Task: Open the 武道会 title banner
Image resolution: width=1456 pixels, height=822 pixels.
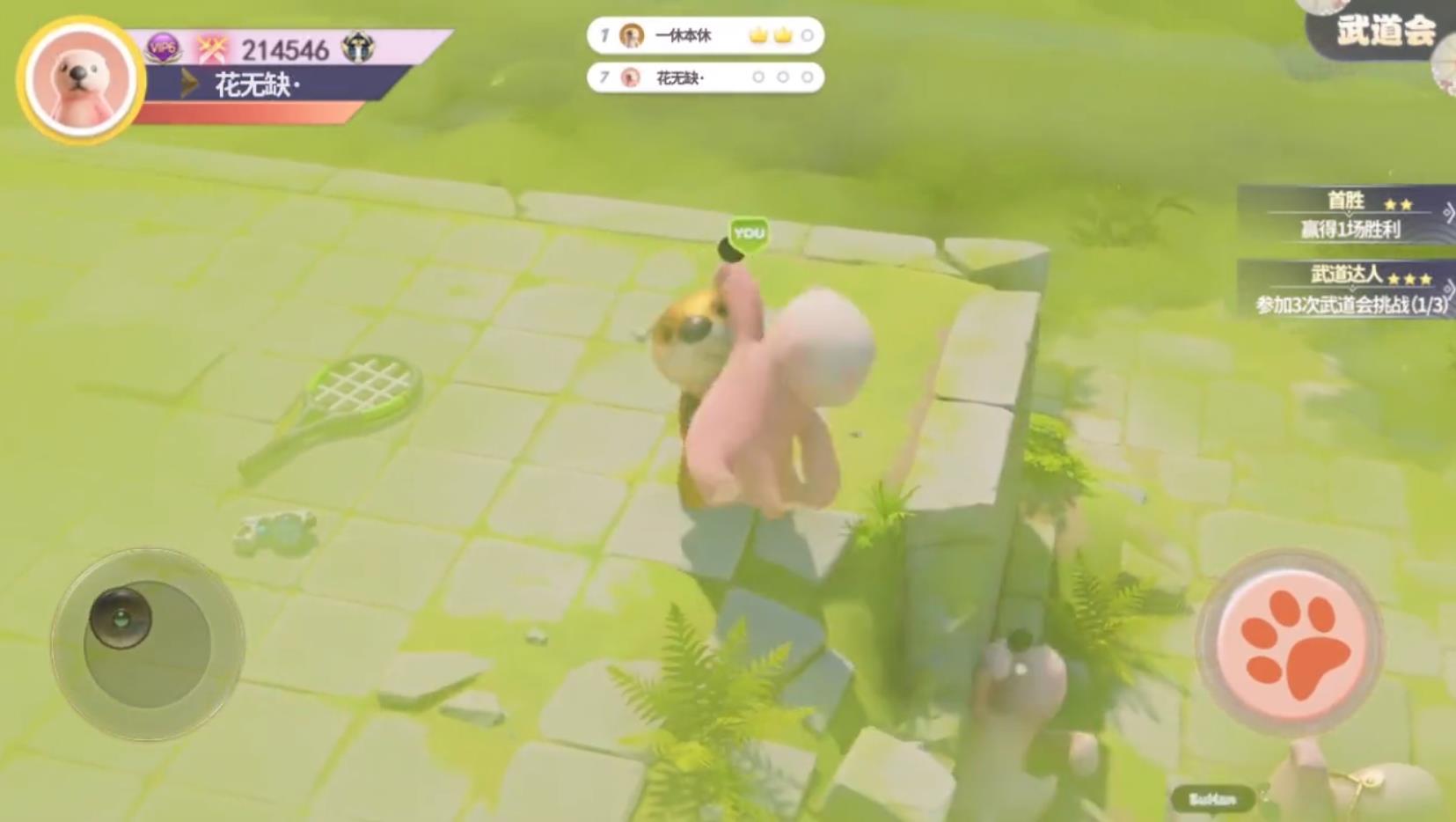Action: [1384, 32]
